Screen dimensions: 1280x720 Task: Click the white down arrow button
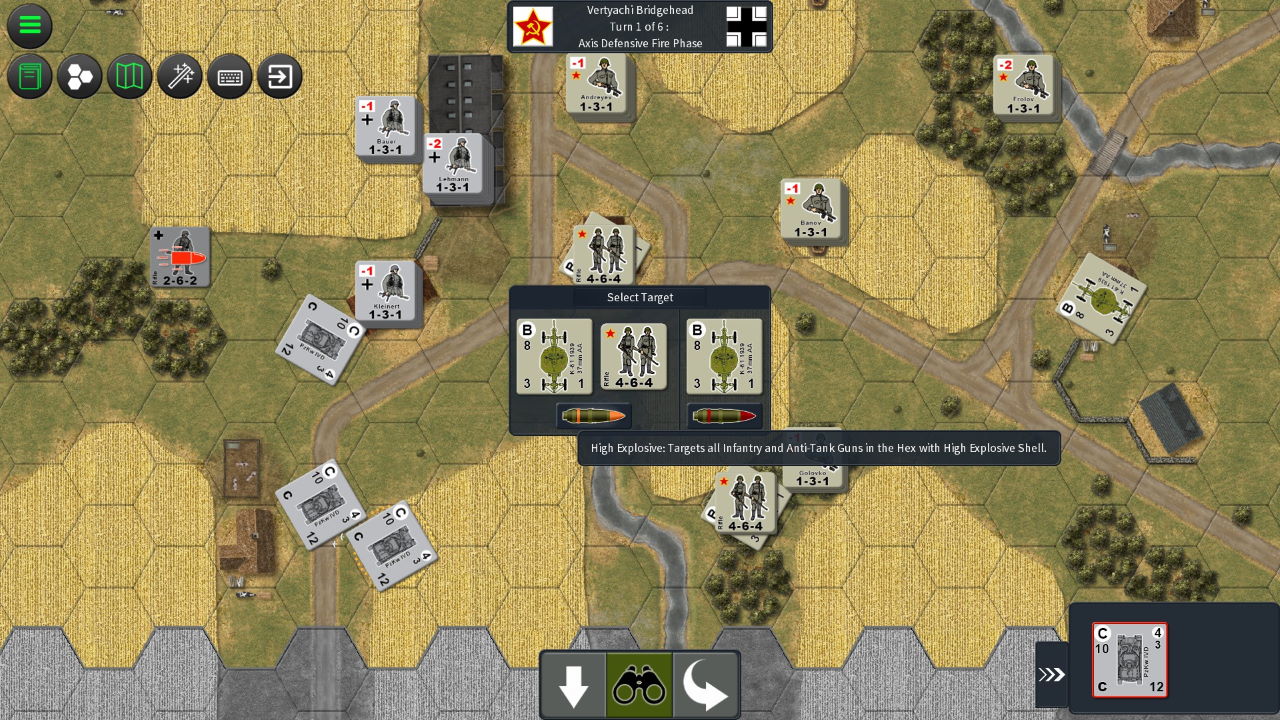coord(573,686)
